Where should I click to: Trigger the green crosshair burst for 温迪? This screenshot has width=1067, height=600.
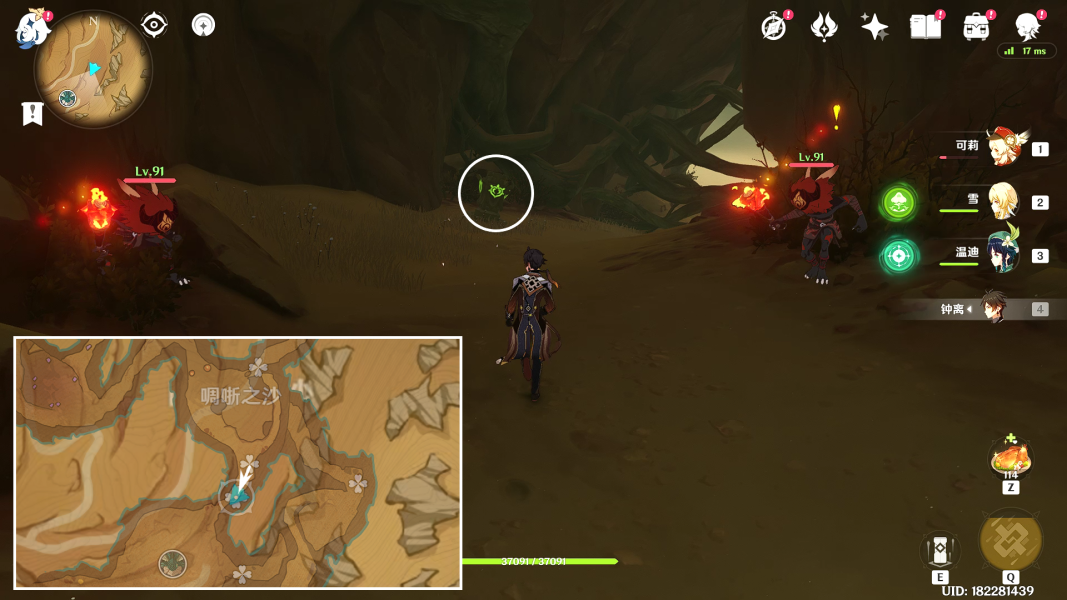click(899, 256)
